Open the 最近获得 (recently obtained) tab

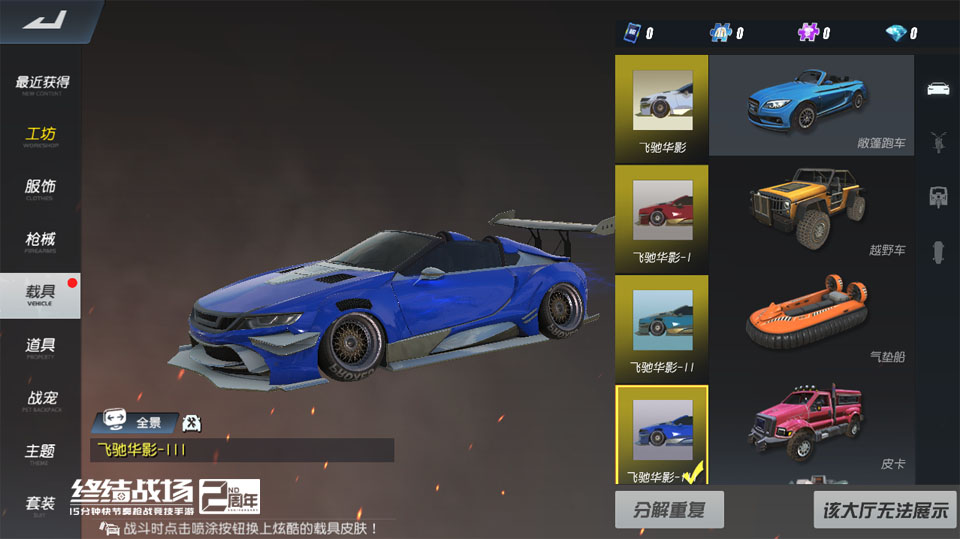[x=41, y=84]
